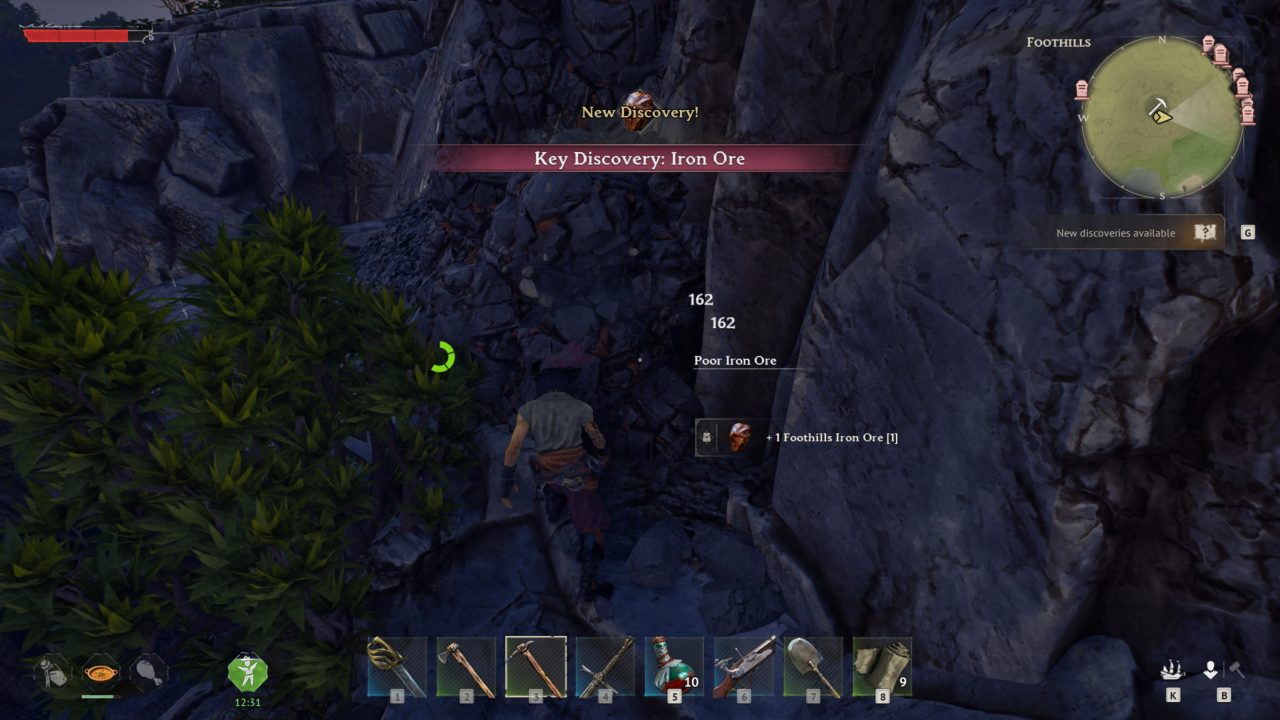This screenshot has height=720, width=1280.
Task: Use the cloth bandage stack
Action: click(x=882, y=666)
